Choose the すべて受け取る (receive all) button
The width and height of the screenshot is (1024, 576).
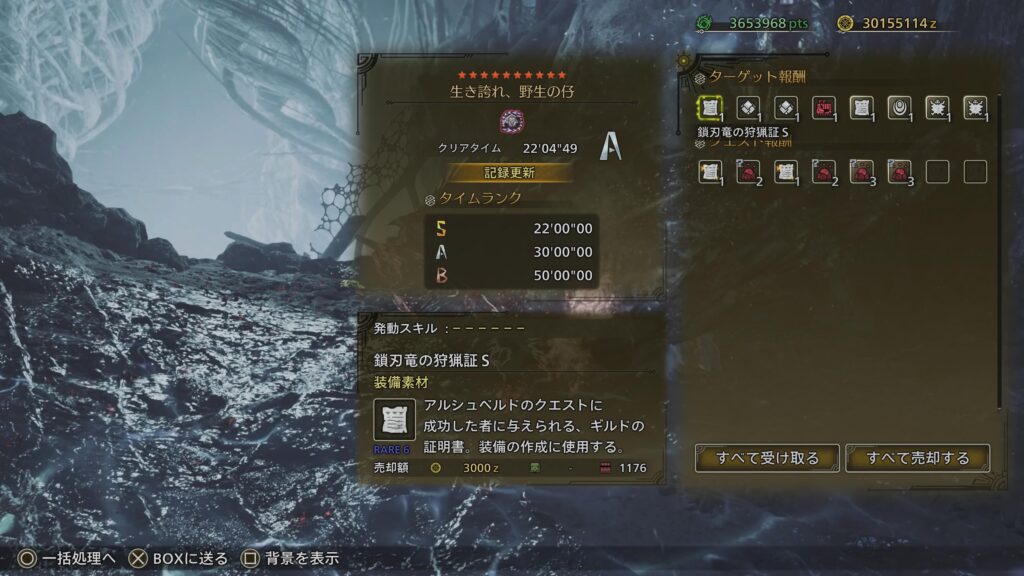[x=767, y=458]
